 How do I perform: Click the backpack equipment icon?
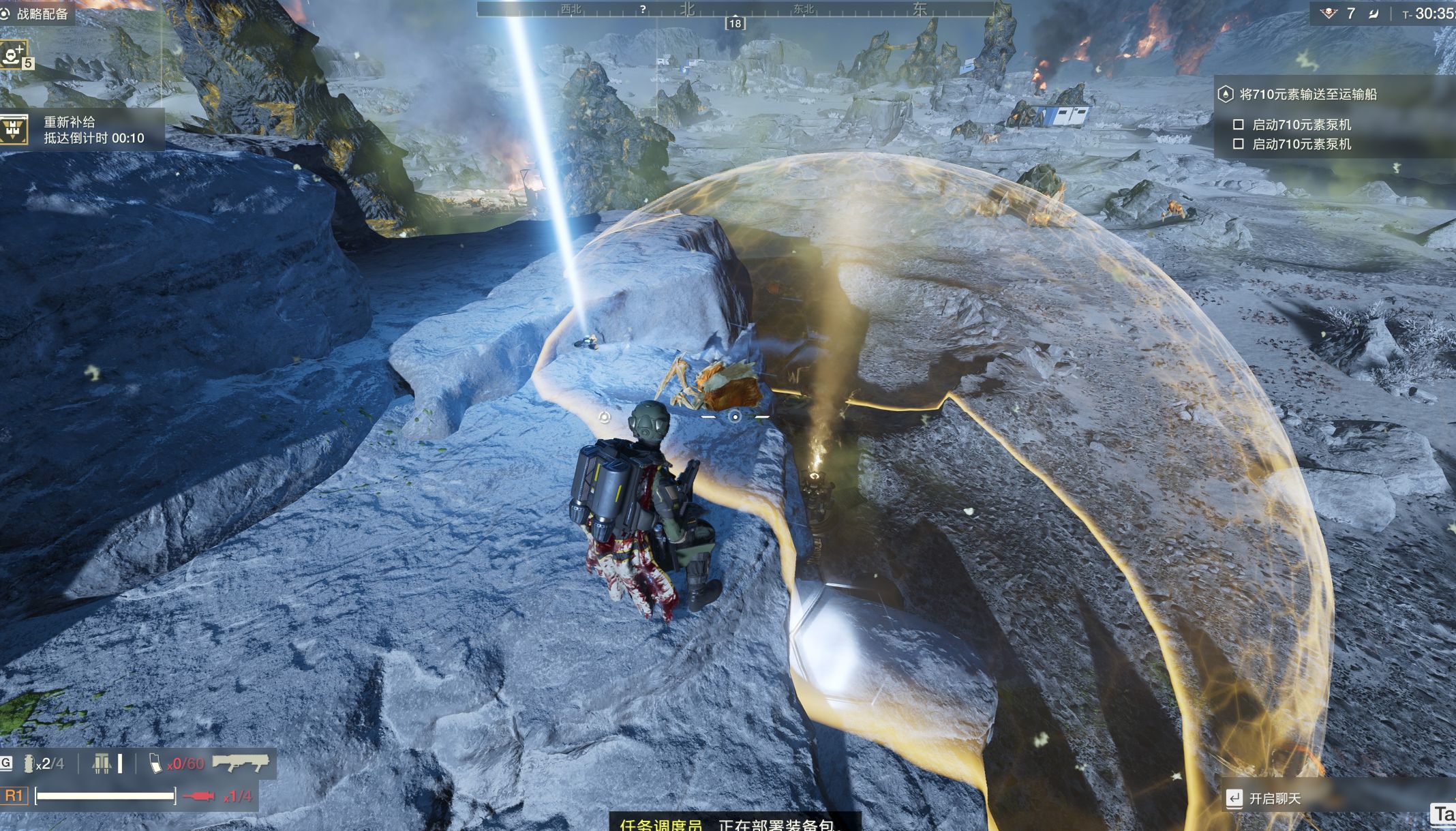pyautogui.click(x=102, y=764)
